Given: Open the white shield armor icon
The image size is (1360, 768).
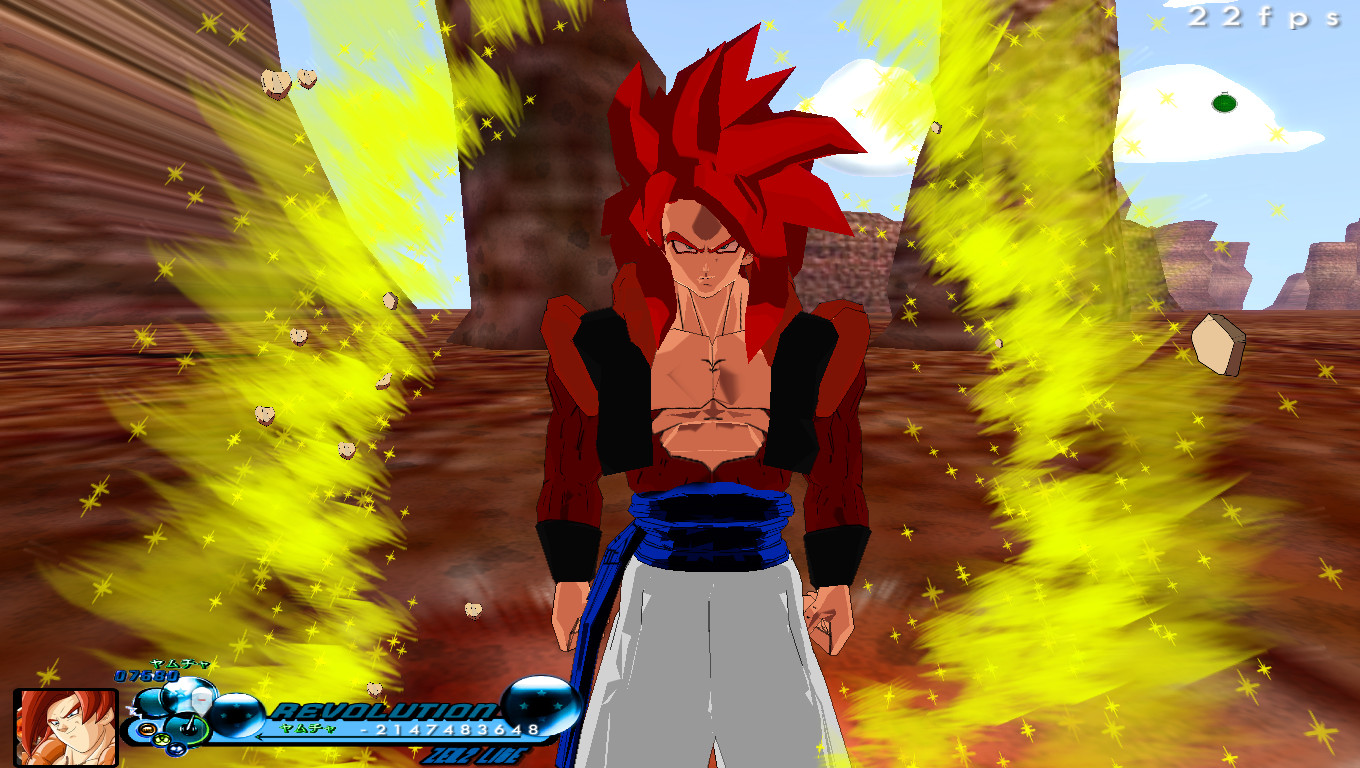Looking at the screenshot, I should point(200,699).
